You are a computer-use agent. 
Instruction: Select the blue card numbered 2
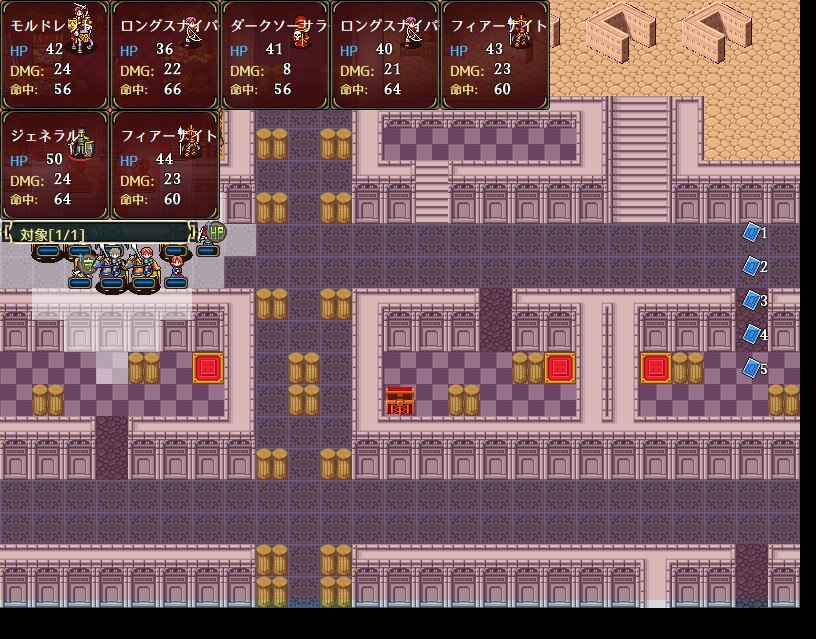[752, 266]
